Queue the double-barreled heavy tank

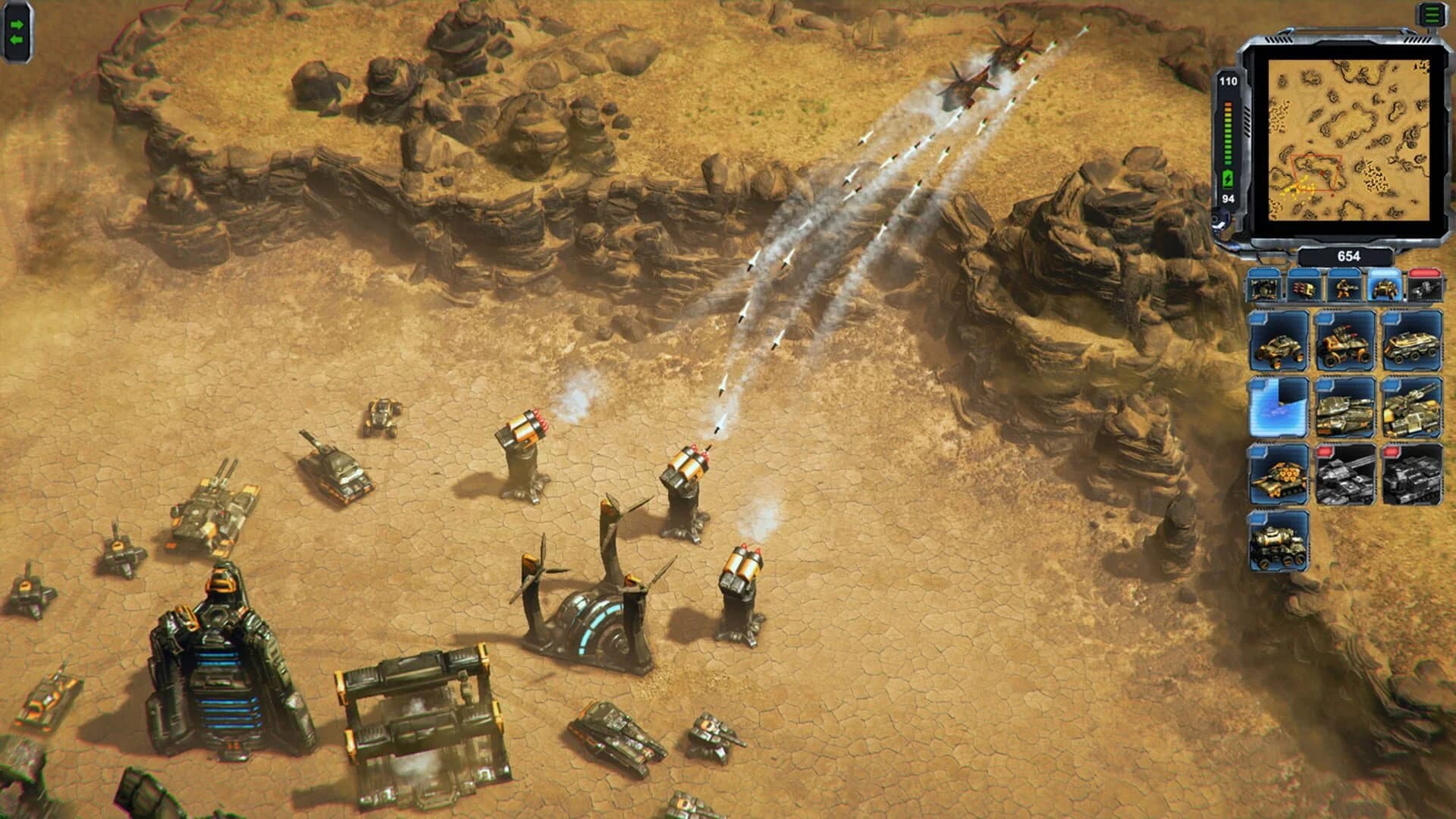[1410, 407]
